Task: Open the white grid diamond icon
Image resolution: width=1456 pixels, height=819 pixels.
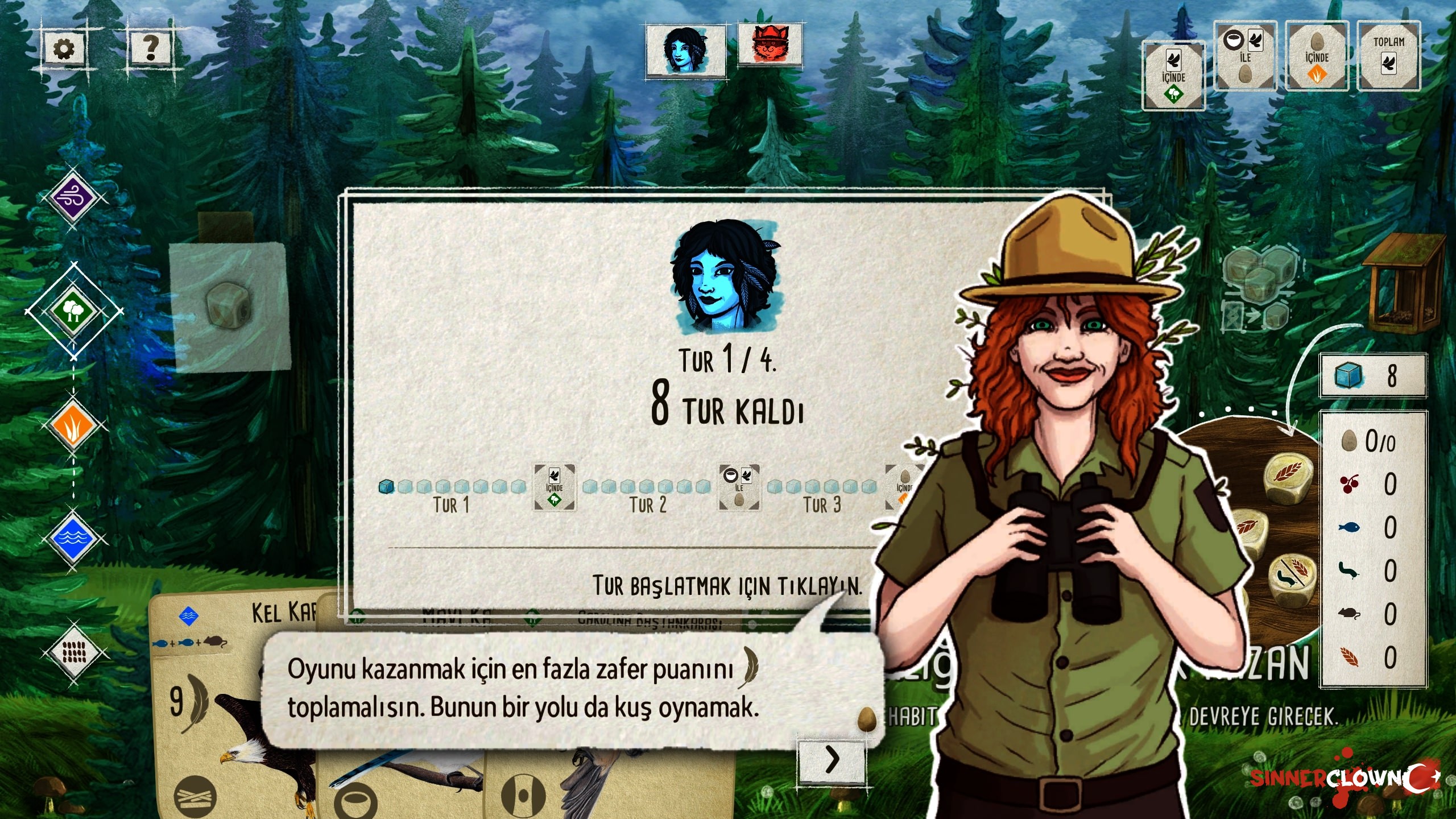Action: 73,652
